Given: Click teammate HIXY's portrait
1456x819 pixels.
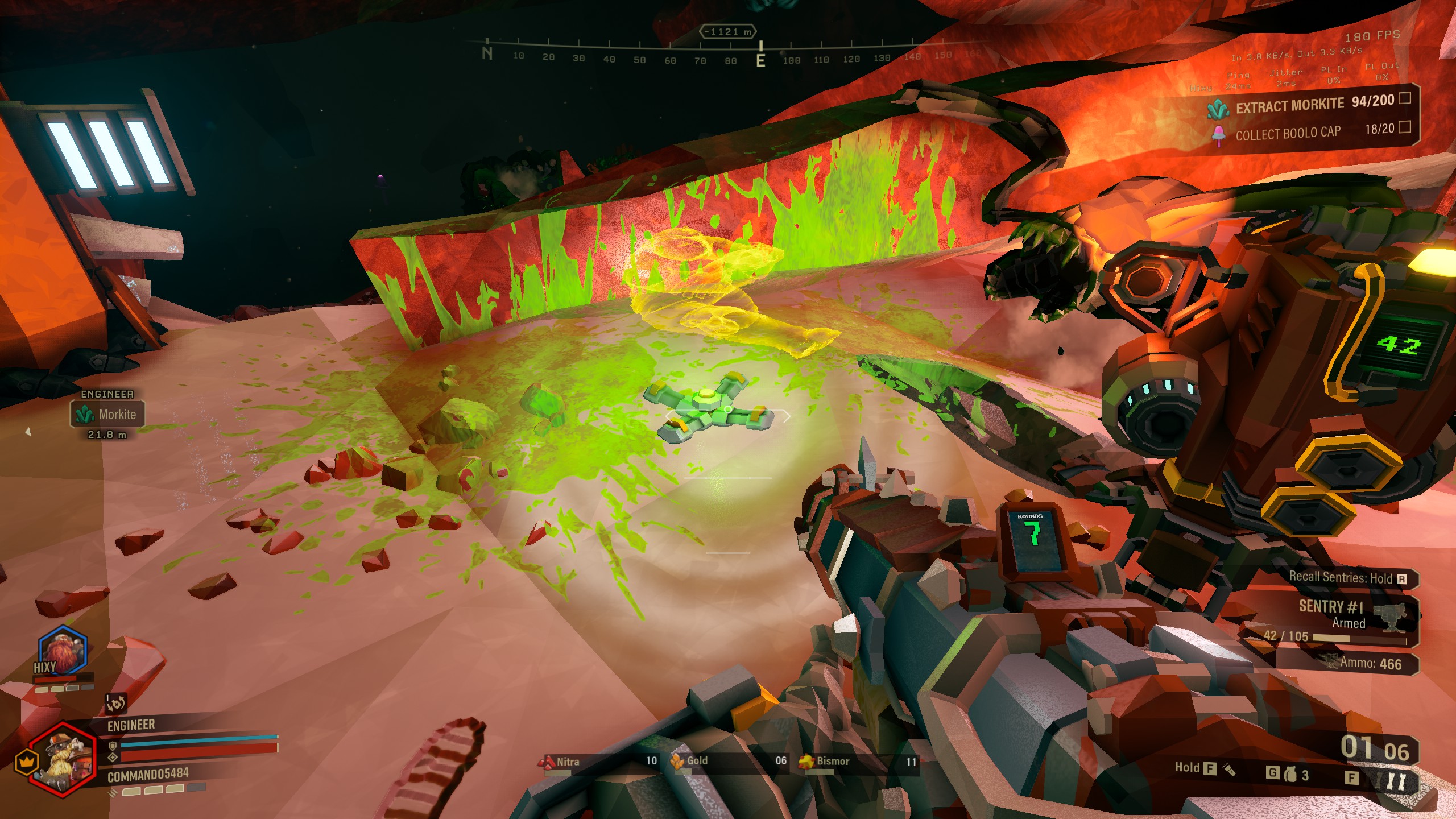Looking at the screenshot, I should (x=62, y=651).
